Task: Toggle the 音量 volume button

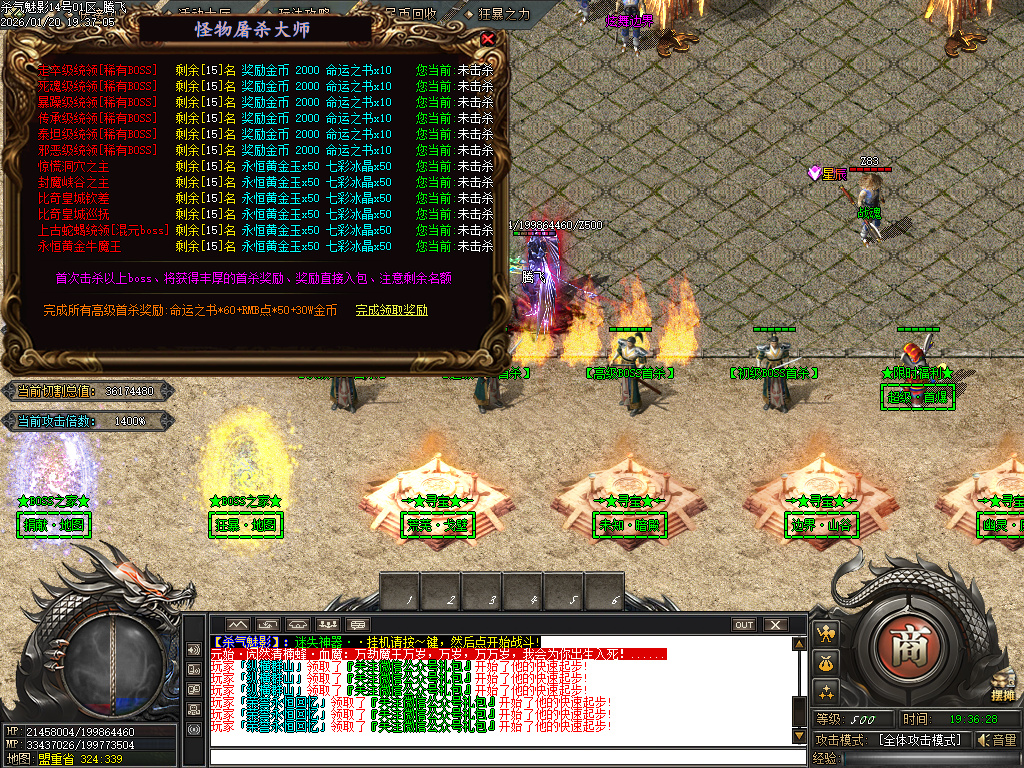Action: click(996, 740)
